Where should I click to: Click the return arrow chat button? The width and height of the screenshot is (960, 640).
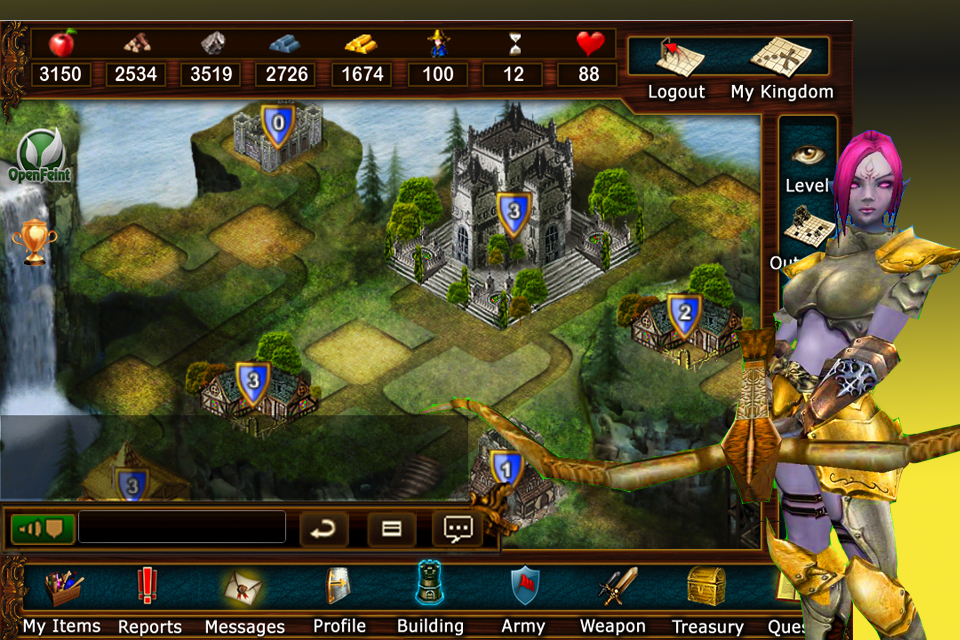[x=322, y=528]
